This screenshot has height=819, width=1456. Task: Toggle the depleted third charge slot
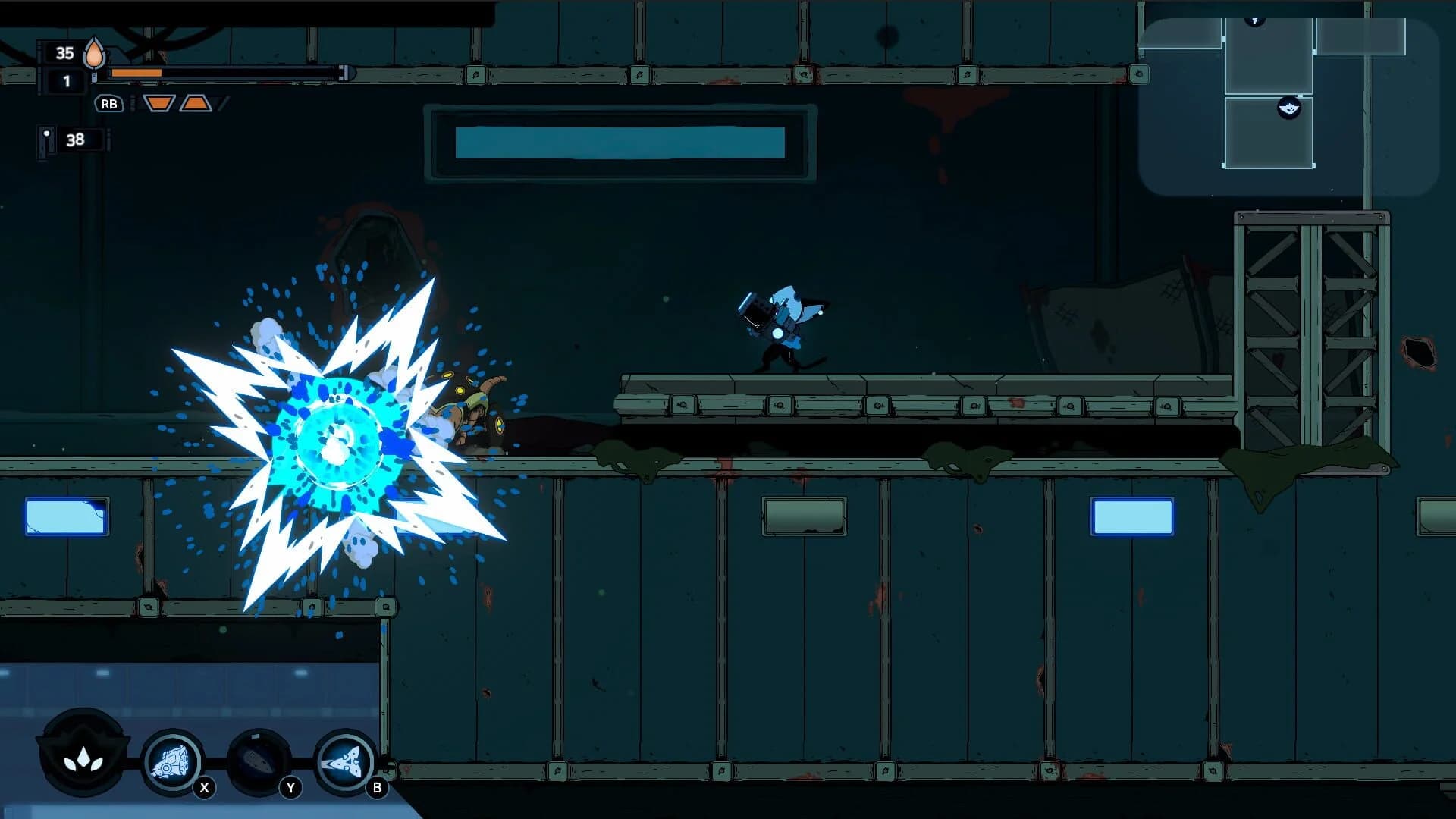[222, 103]
